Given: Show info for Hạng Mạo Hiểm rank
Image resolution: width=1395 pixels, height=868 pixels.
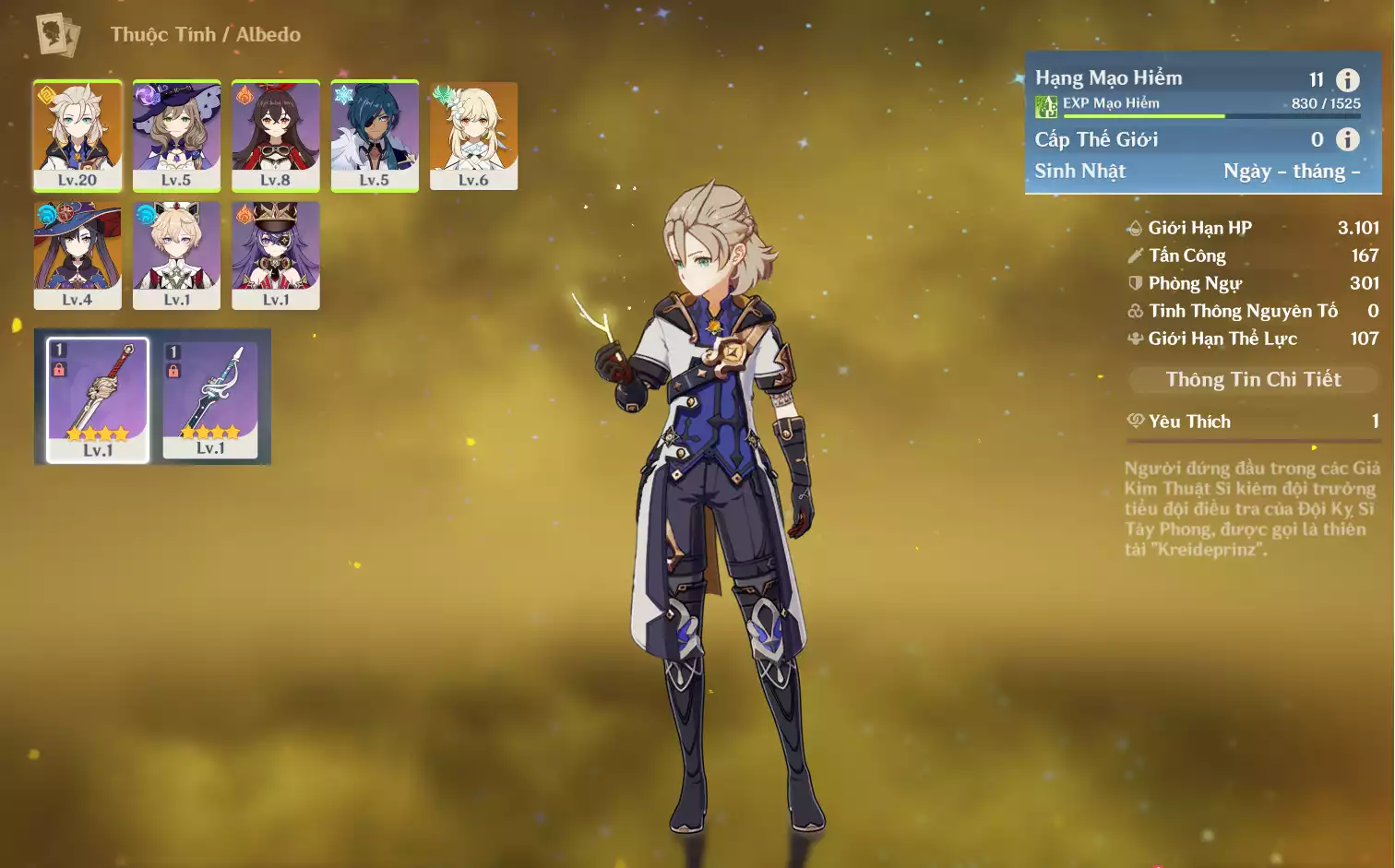Looking at the screenshot, I should click(1347, 80).
